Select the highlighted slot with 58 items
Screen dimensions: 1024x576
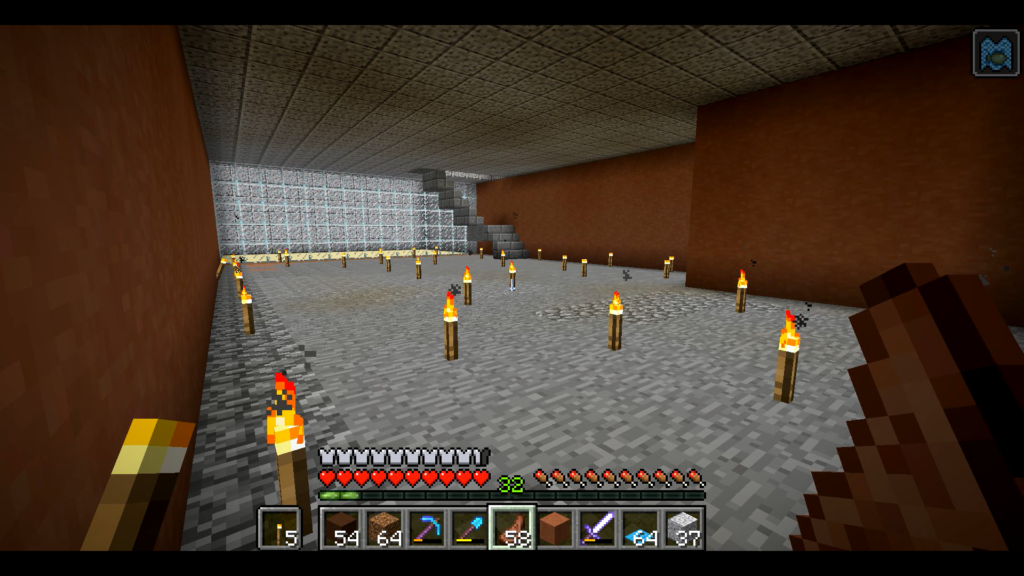pos(512,528)
